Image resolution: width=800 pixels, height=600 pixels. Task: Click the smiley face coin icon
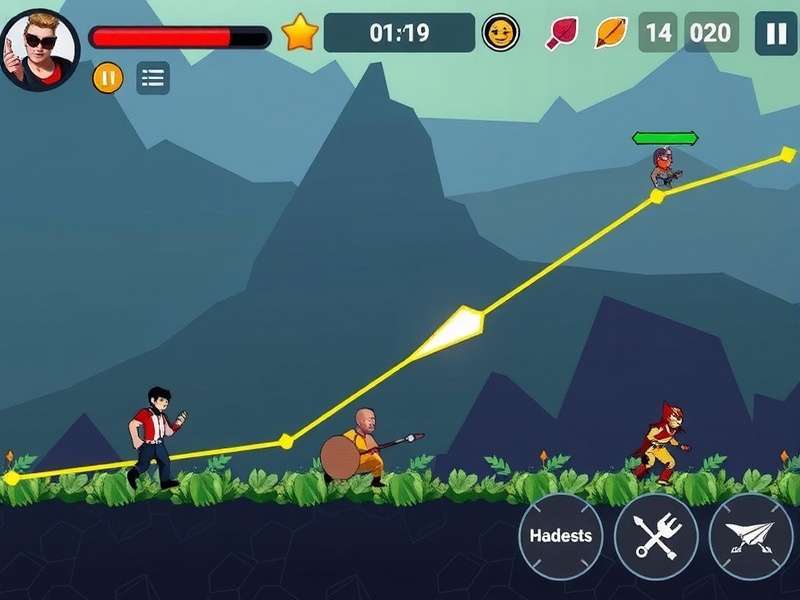coord(500,33)
